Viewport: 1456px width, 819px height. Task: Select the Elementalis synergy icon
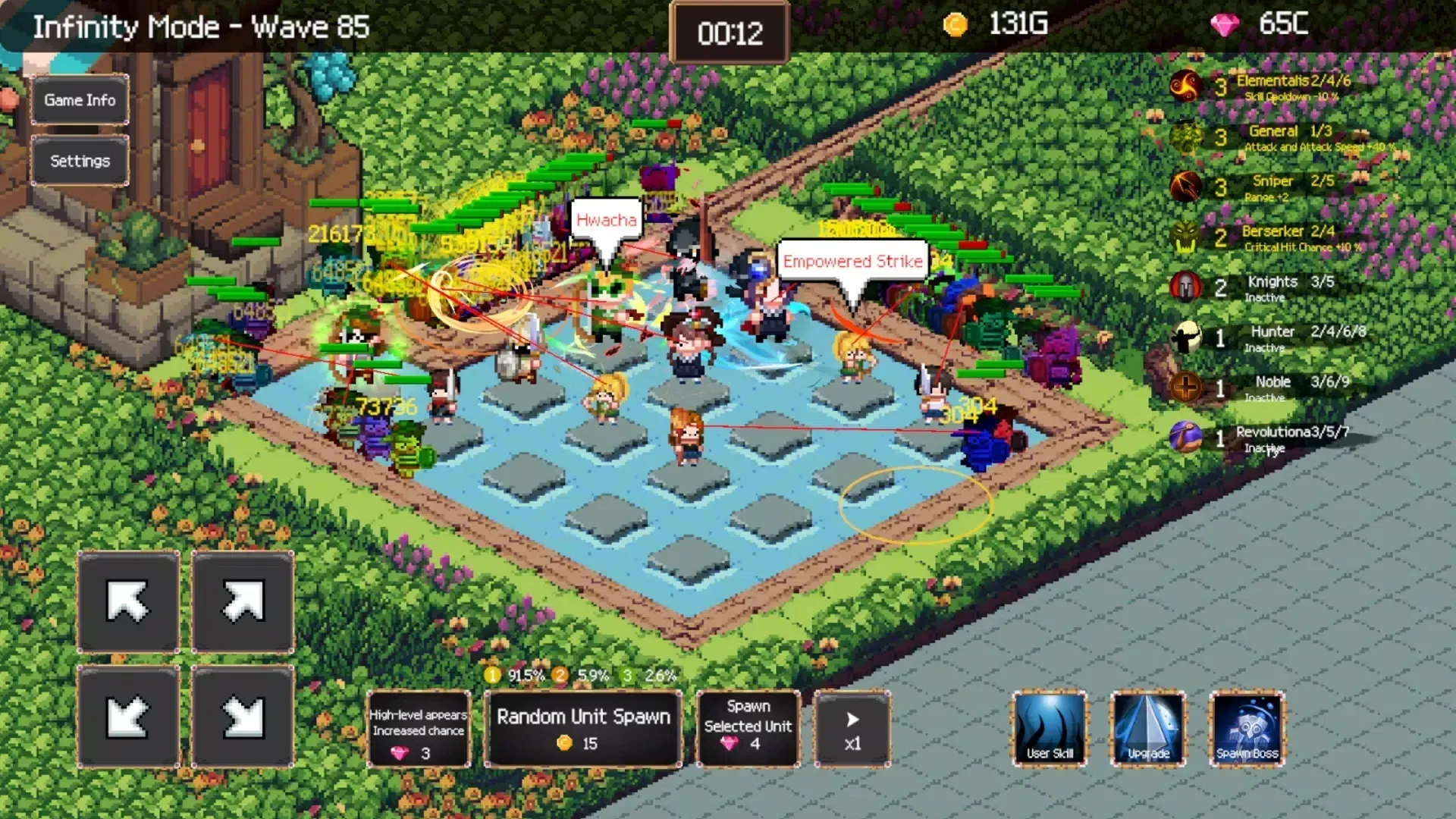(x=1187, y=86)
